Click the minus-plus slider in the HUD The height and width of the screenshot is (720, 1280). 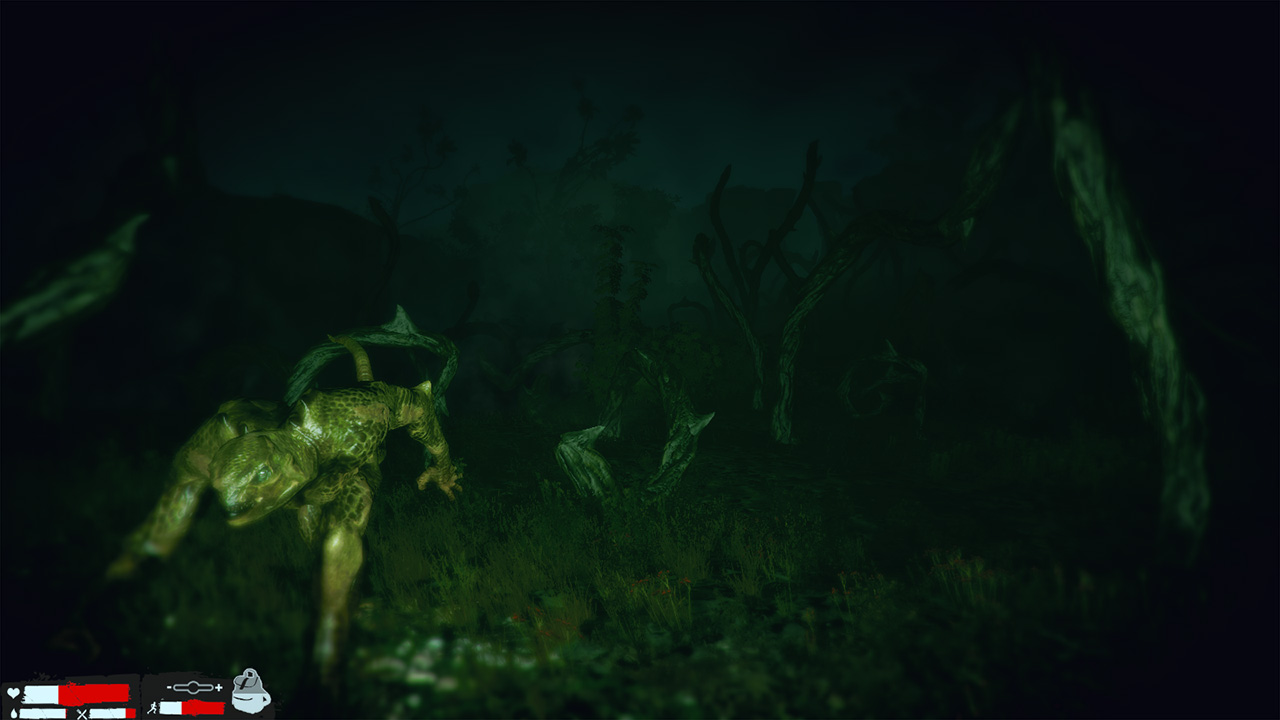coord(194,687)
